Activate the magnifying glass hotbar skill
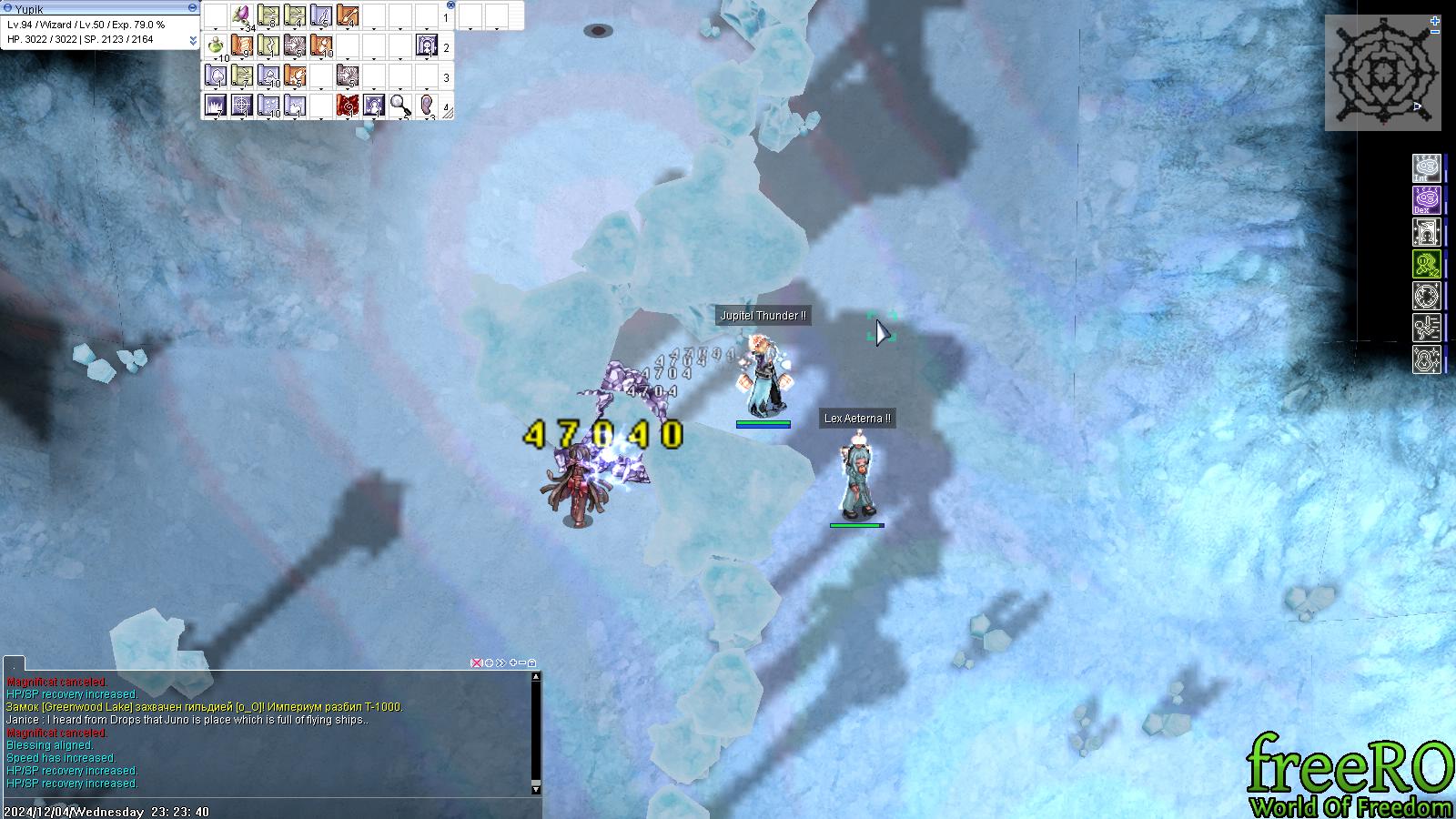The image size is (1456, 819). point(400,106)
